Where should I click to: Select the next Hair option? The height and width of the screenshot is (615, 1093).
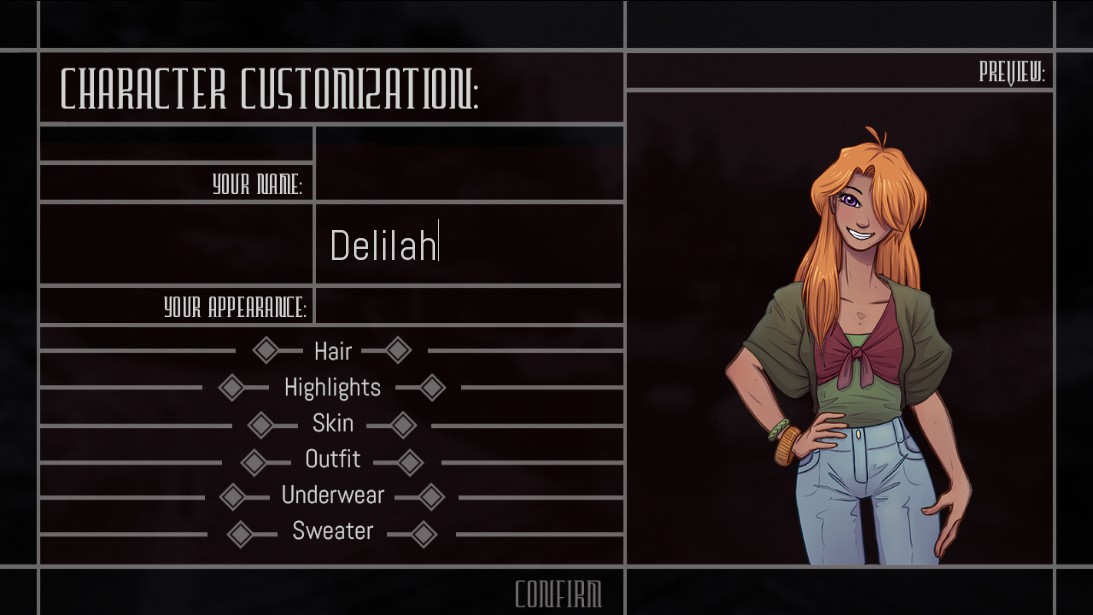click(398, 350)
